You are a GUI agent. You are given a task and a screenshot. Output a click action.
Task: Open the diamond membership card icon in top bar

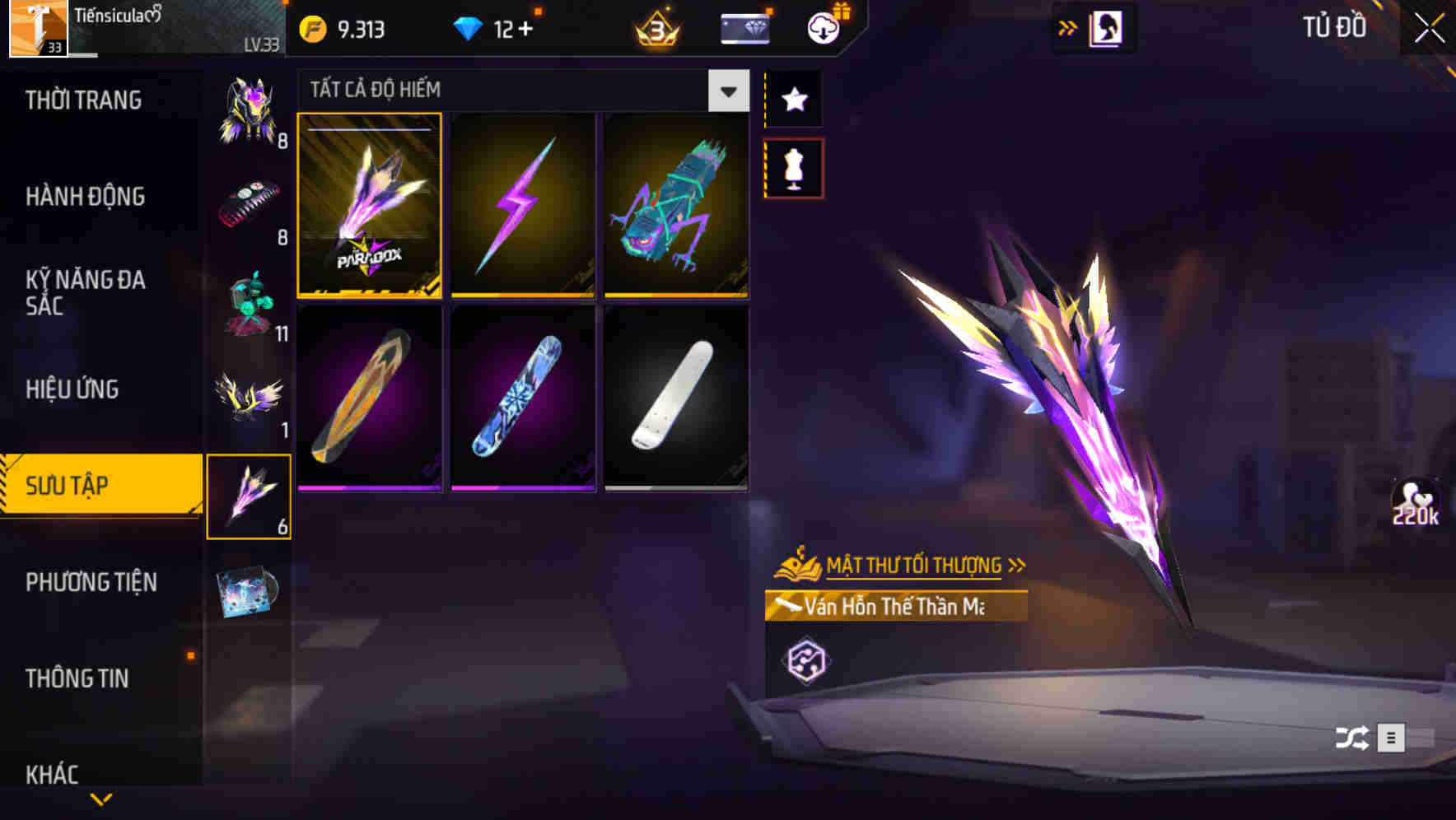(x=744, y=28)
